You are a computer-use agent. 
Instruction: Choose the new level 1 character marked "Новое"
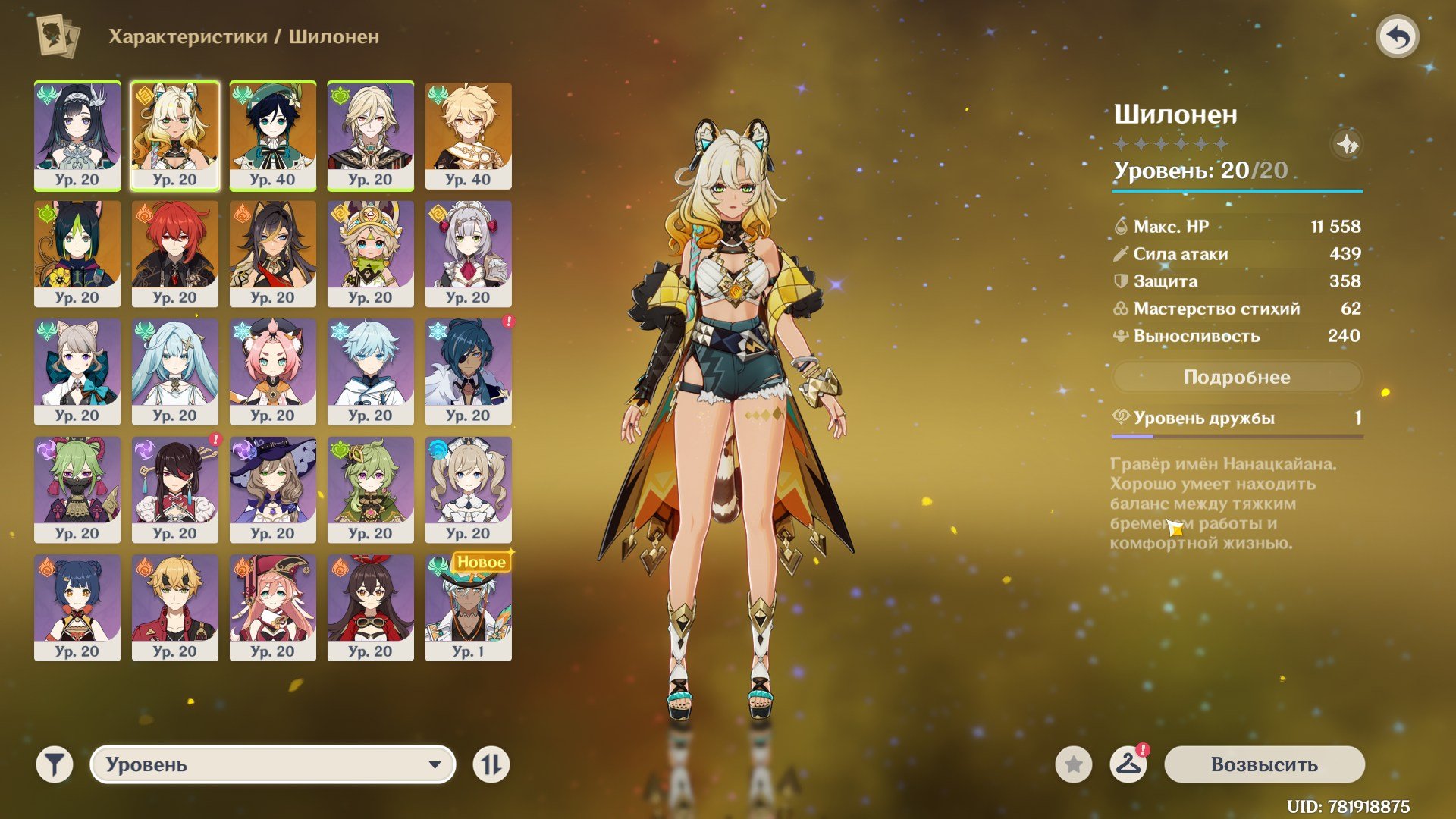(468, 607)
